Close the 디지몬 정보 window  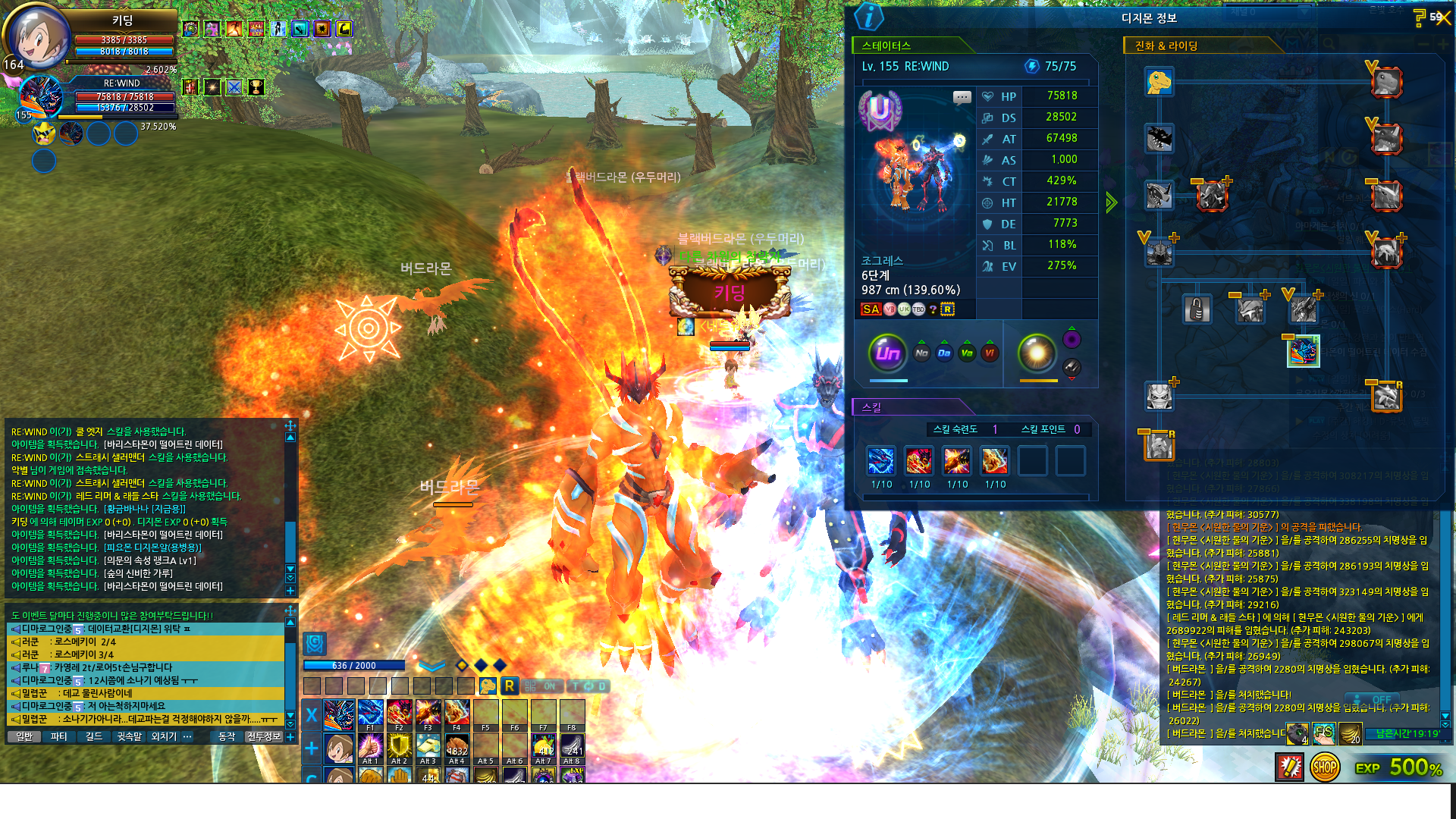[1442, 18]
